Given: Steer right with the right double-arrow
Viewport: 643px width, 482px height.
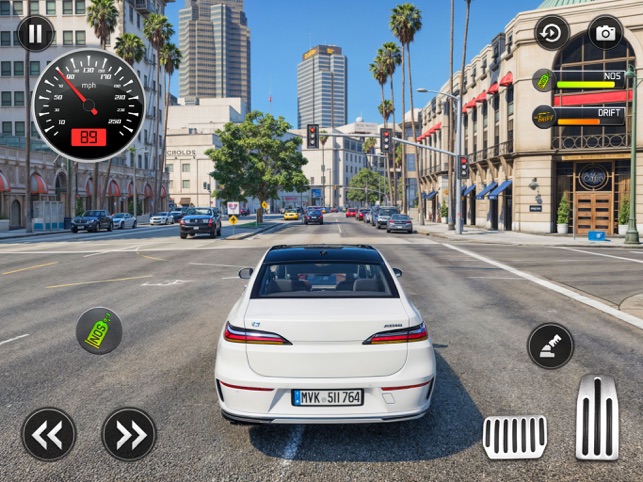Looking at the screenshot, I should click(129, 434).
